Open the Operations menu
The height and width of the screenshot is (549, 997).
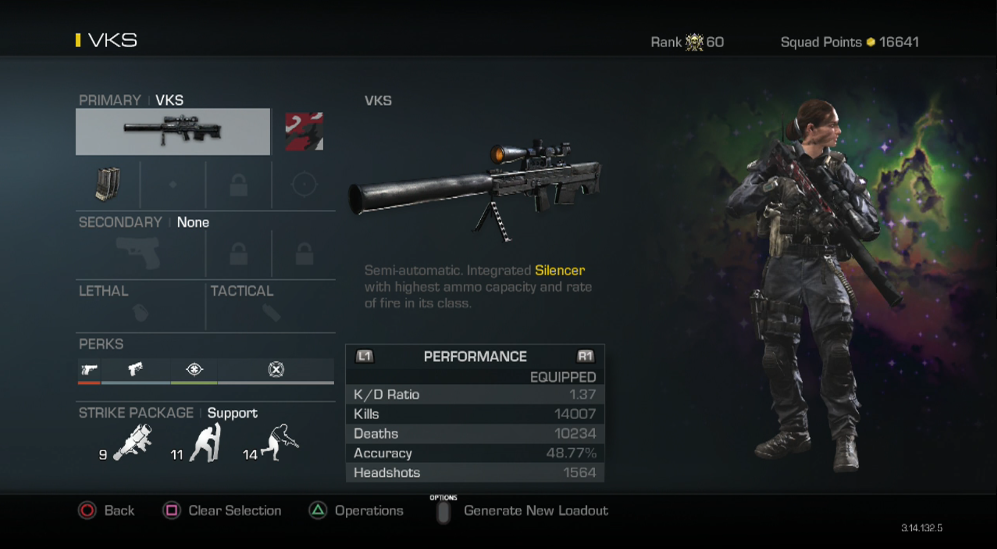point(356,510)
